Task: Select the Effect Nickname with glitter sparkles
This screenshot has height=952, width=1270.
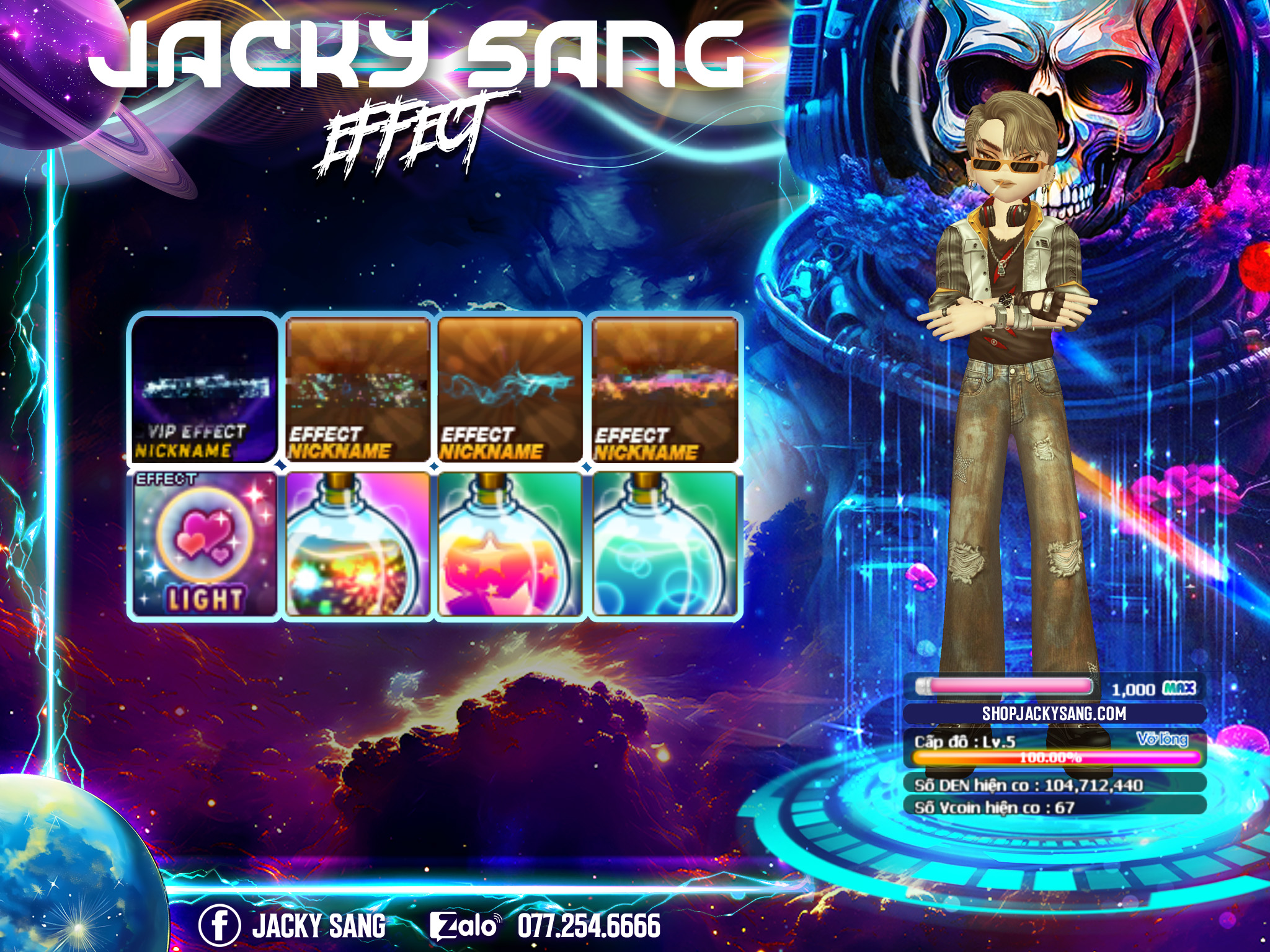Action: click(358, 389)
